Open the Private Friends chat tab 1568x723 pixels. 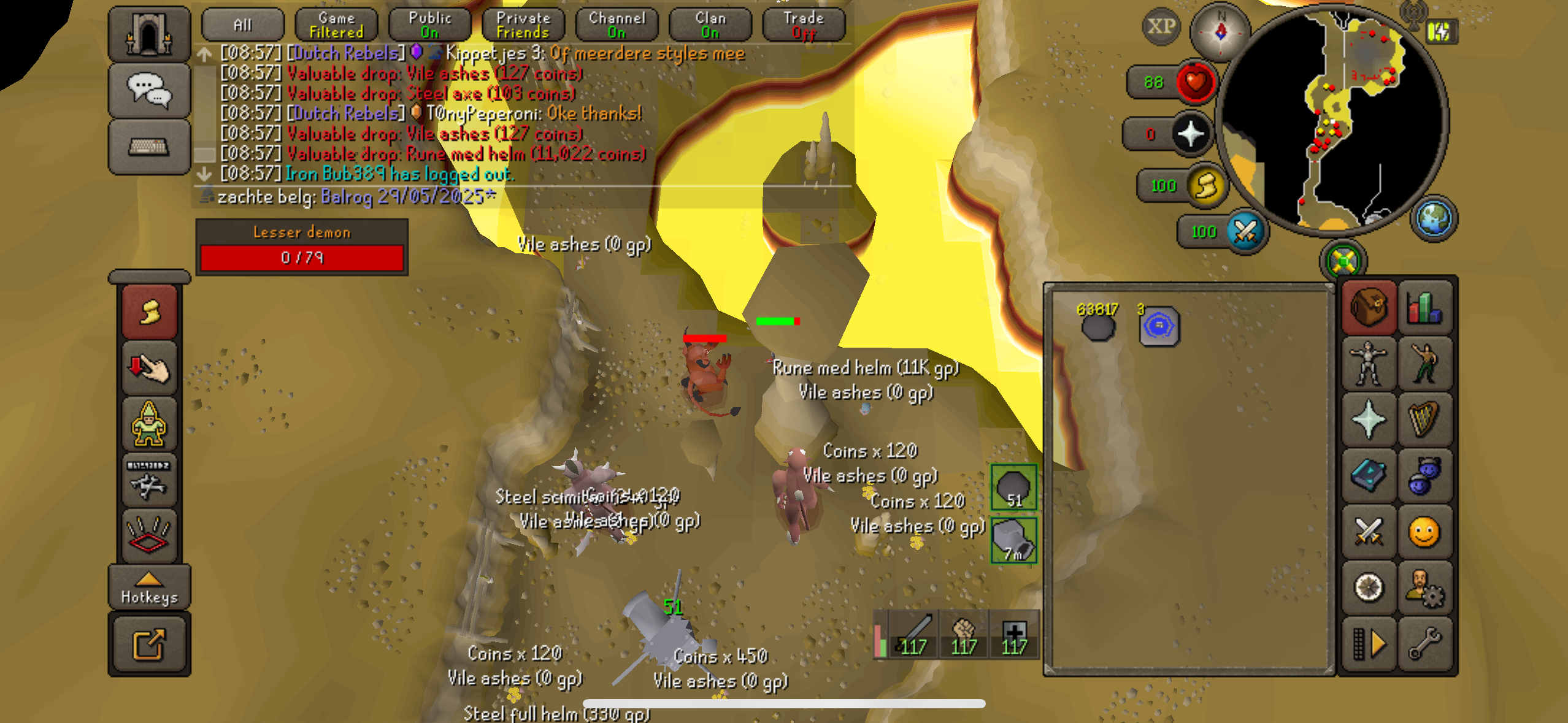click(x=523, y=25)
